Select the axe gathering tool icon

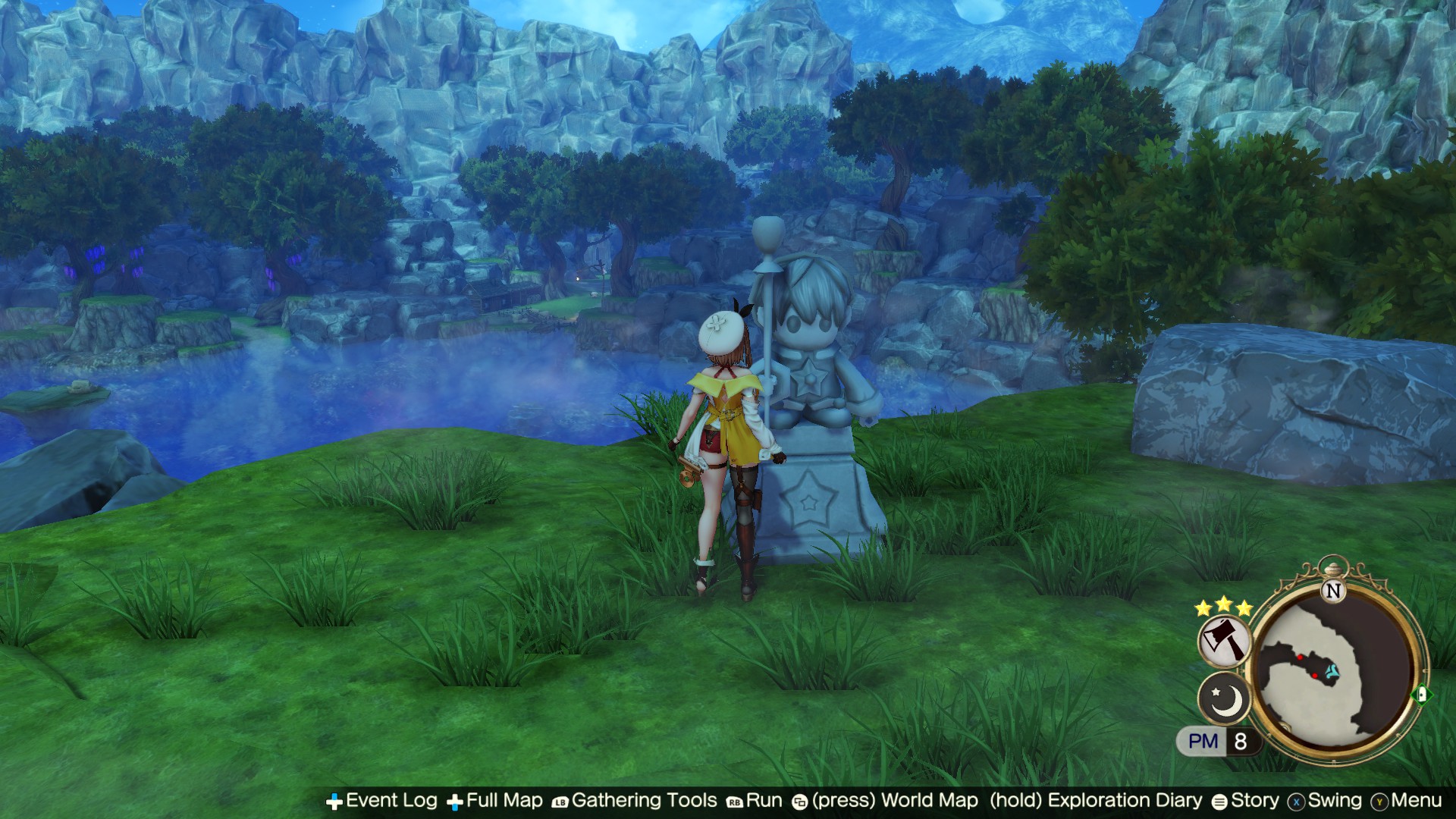(x=1224, y=641)
